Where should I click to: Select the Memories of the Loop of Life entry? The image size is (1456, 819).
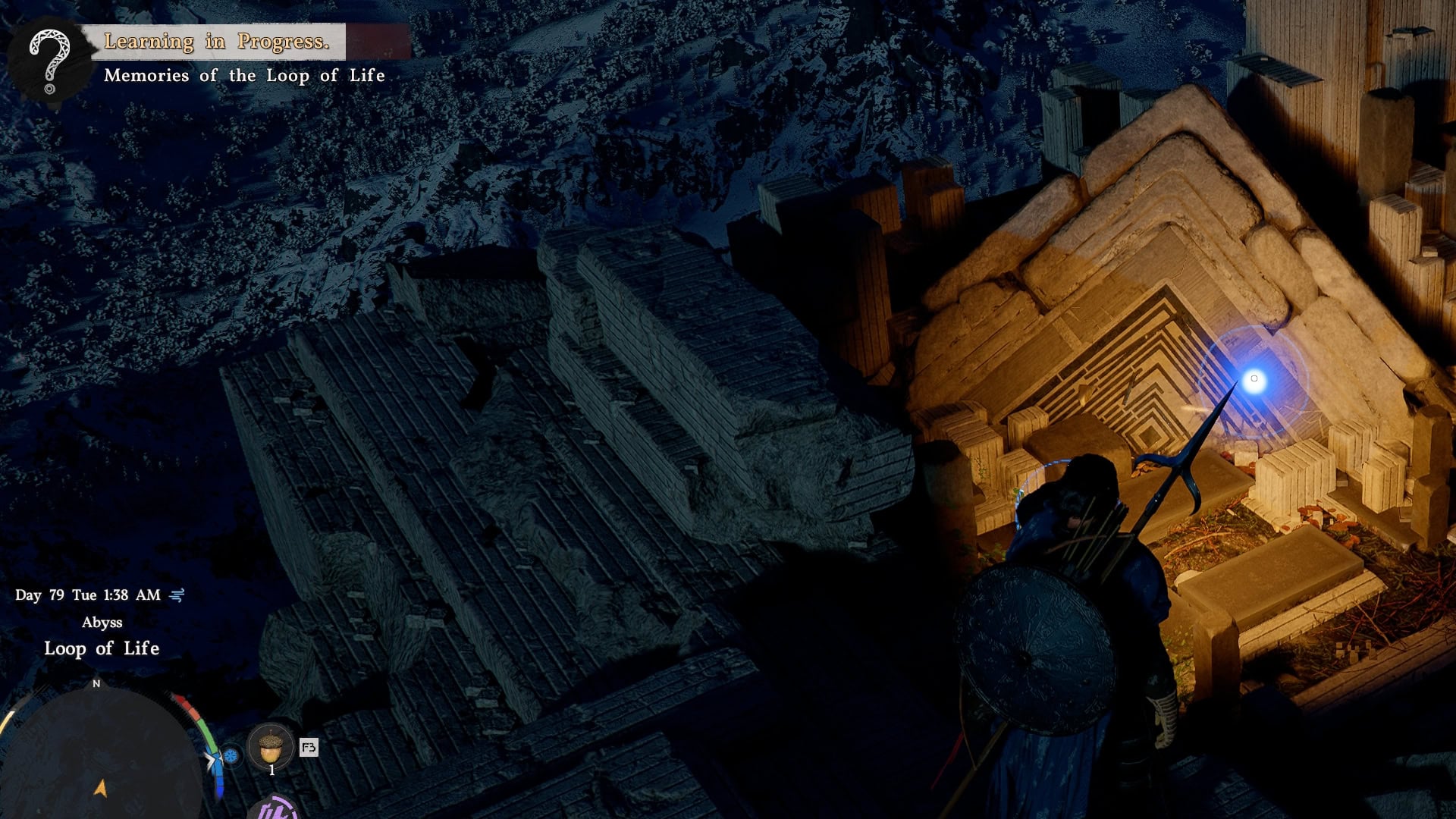[x=244, y=76]
